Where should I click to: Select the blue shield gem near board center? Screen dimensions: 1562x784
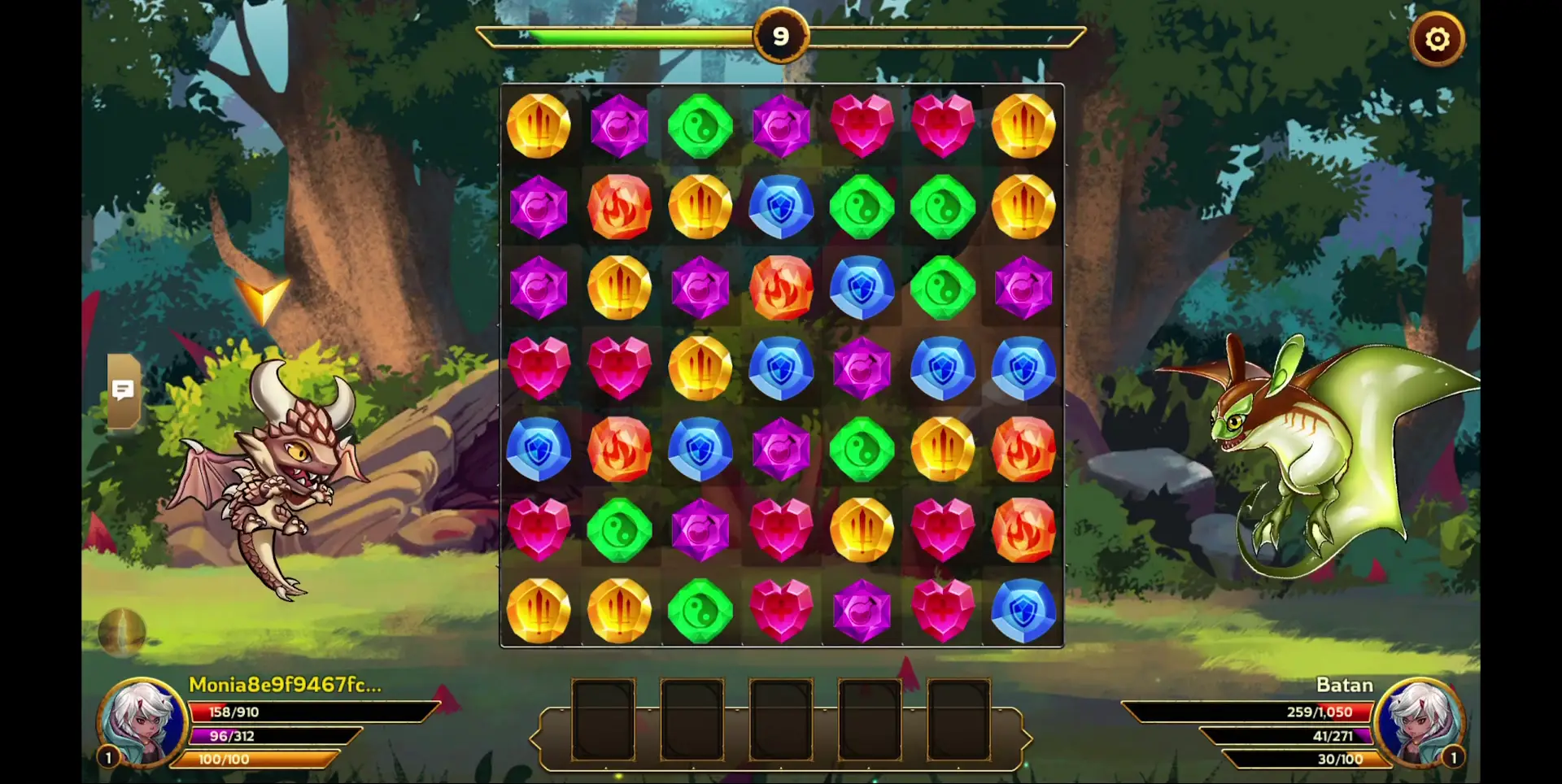pyautogui.click(x=782, y=368)
